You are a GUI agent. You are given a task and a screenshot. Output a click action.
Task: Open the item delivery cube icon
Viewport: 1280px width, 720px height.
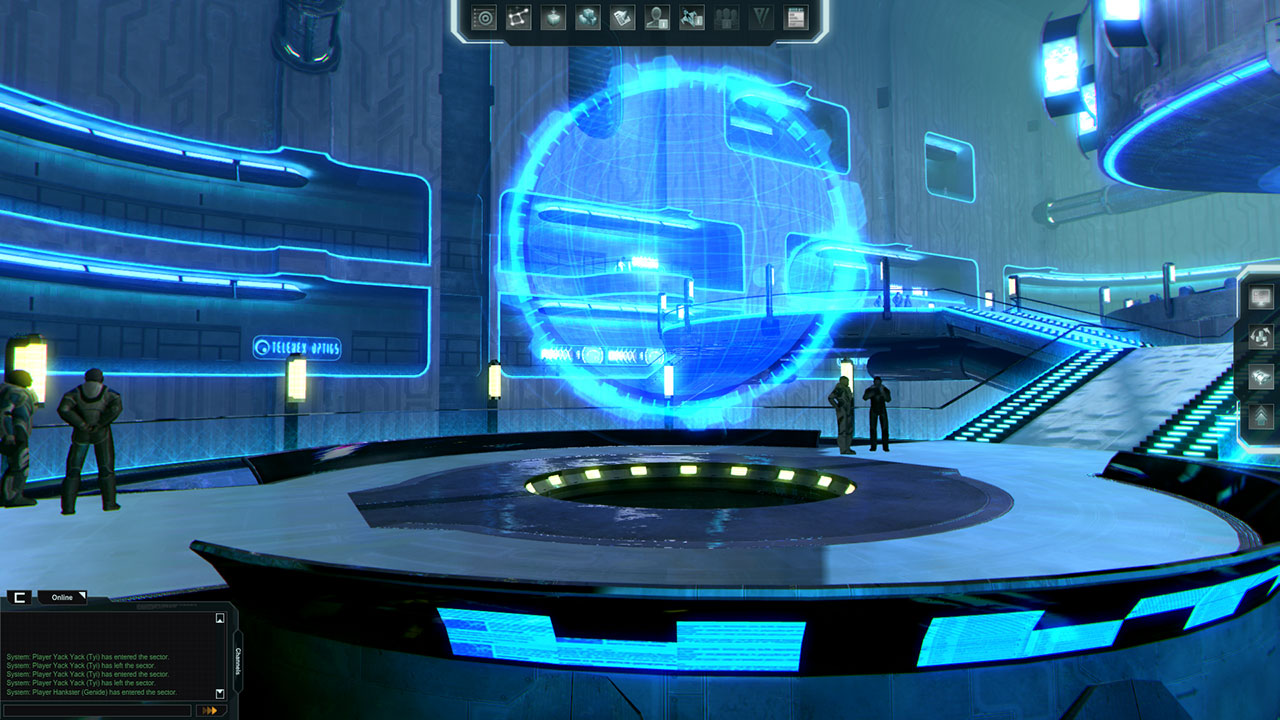(x=553, y=16)
